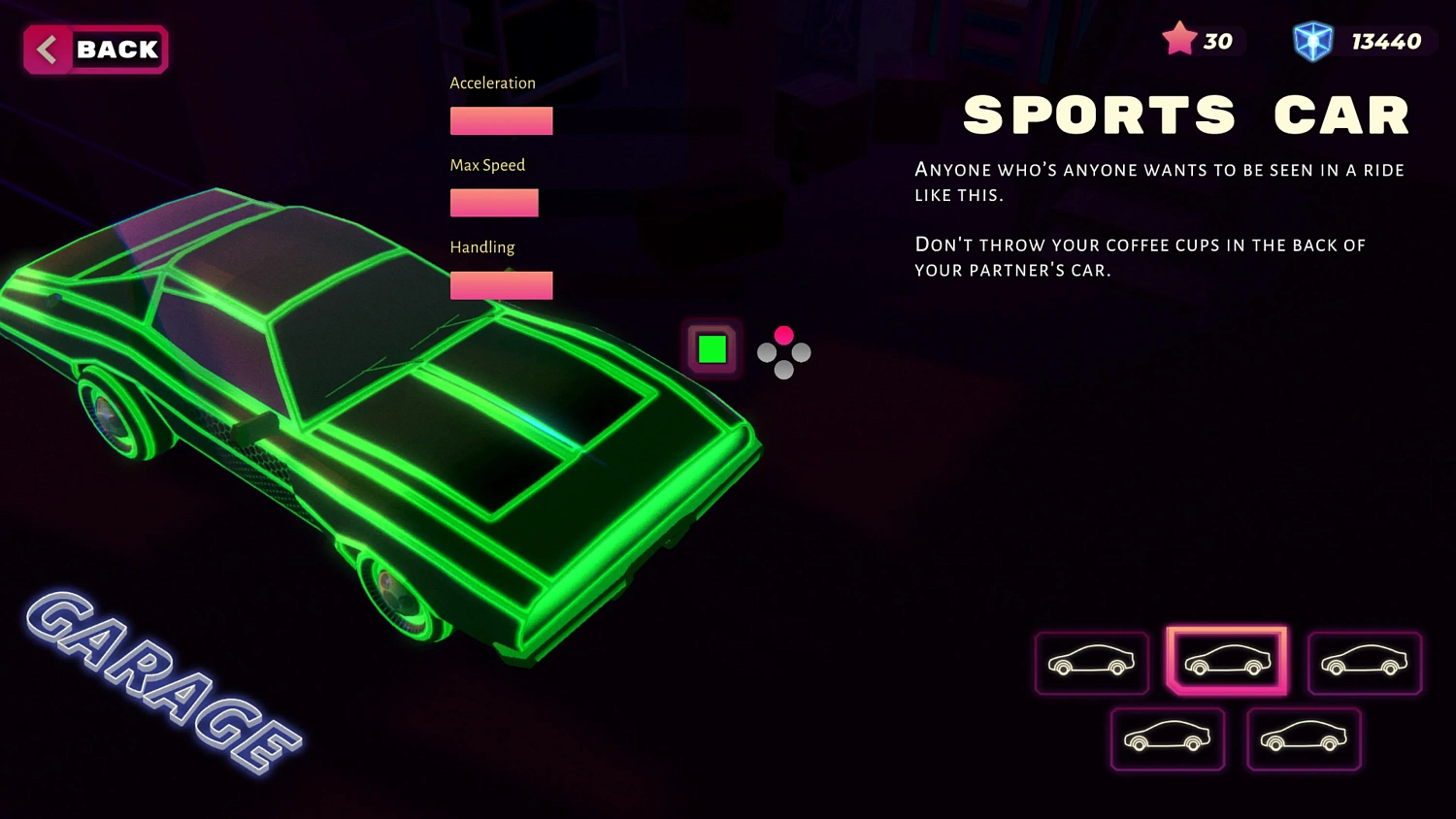Choose the third car in the top row

(x=1364, y=663)
